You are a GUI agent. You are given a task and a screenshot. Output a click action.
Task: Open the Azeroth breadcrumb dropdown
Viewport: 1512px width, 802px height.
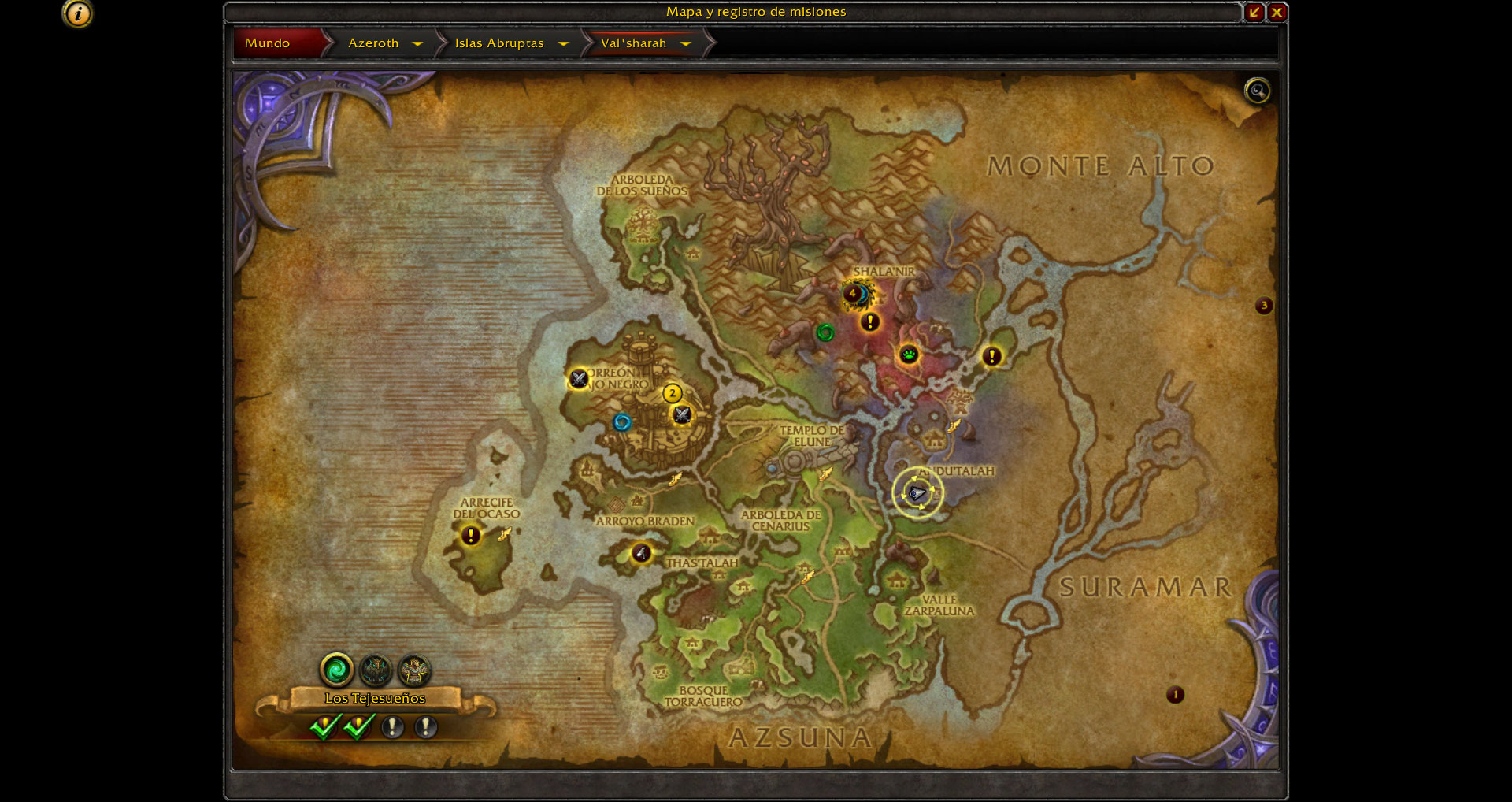417,43
